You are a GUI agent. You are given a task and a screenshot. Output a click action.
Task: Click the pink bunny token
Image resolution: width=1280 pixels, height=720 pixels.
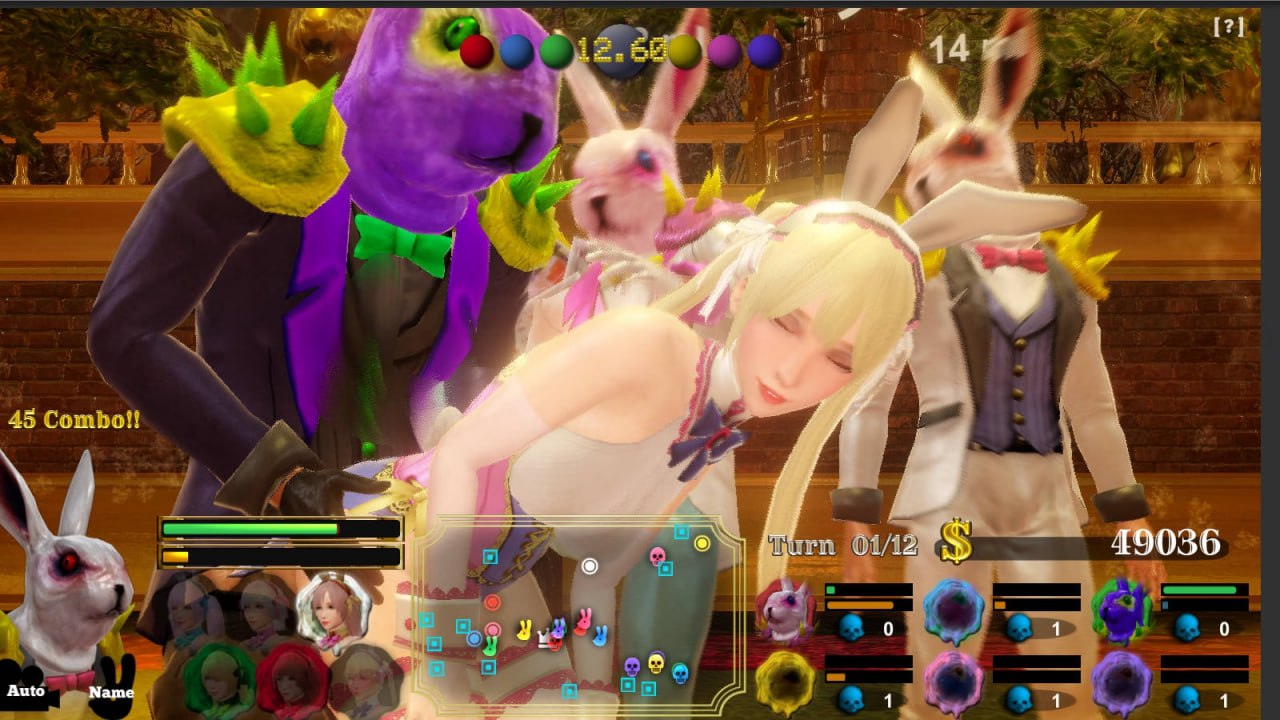tap(582, 619)
